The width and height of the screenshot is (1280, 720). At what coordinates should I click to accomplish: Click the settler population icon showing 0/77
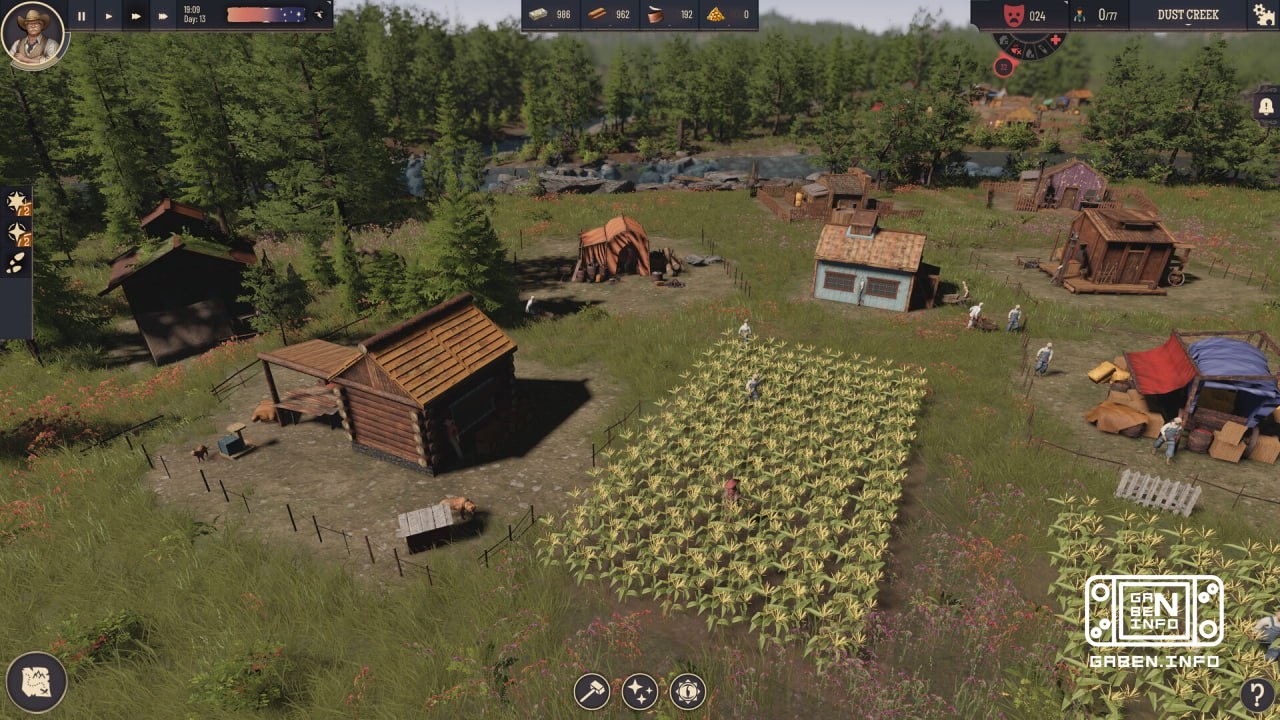[1080, 15]
